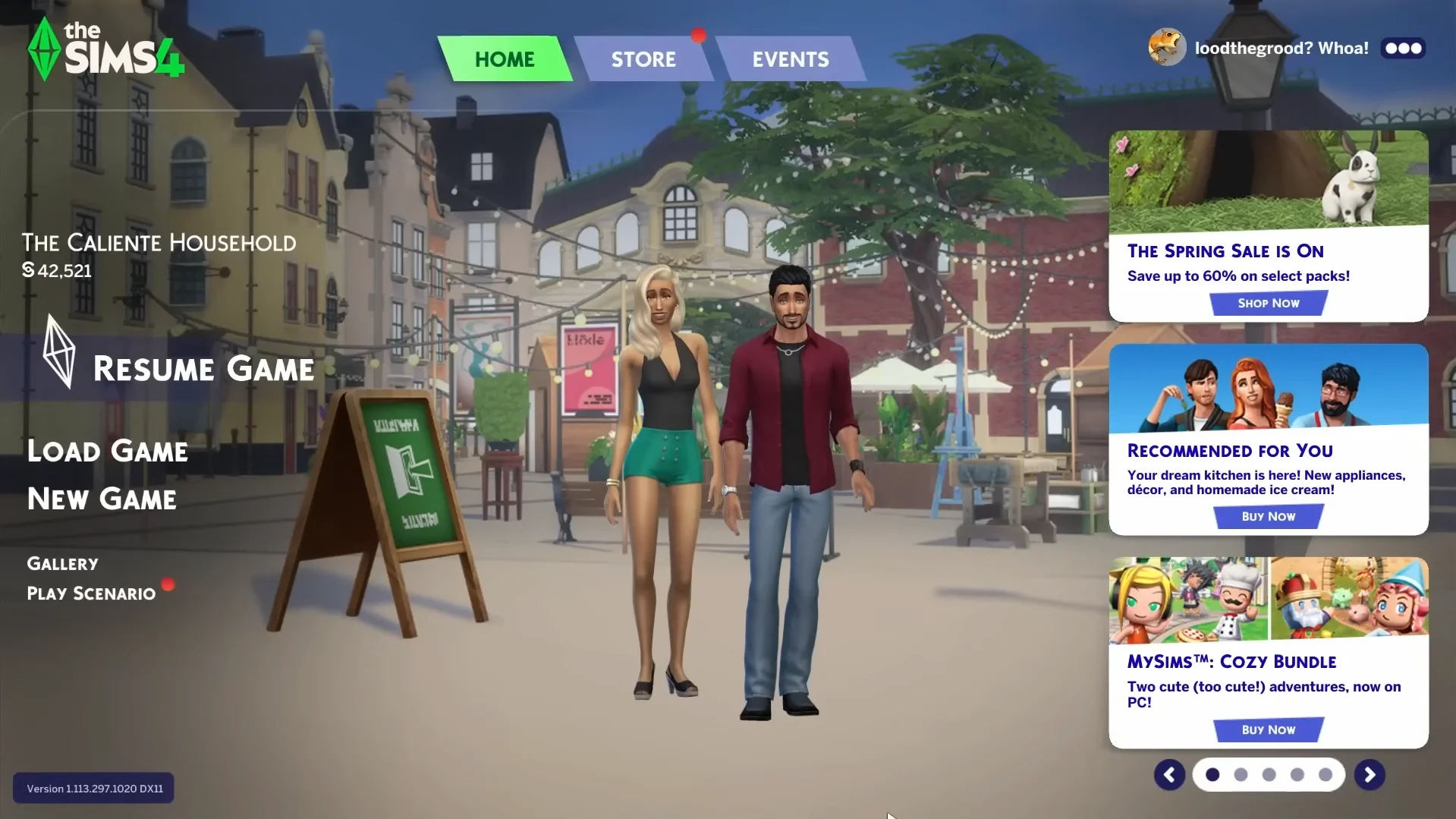Viewport: 1456px width, 819px height.
Task: Select the first carousel page dot
Action: 1213,774
